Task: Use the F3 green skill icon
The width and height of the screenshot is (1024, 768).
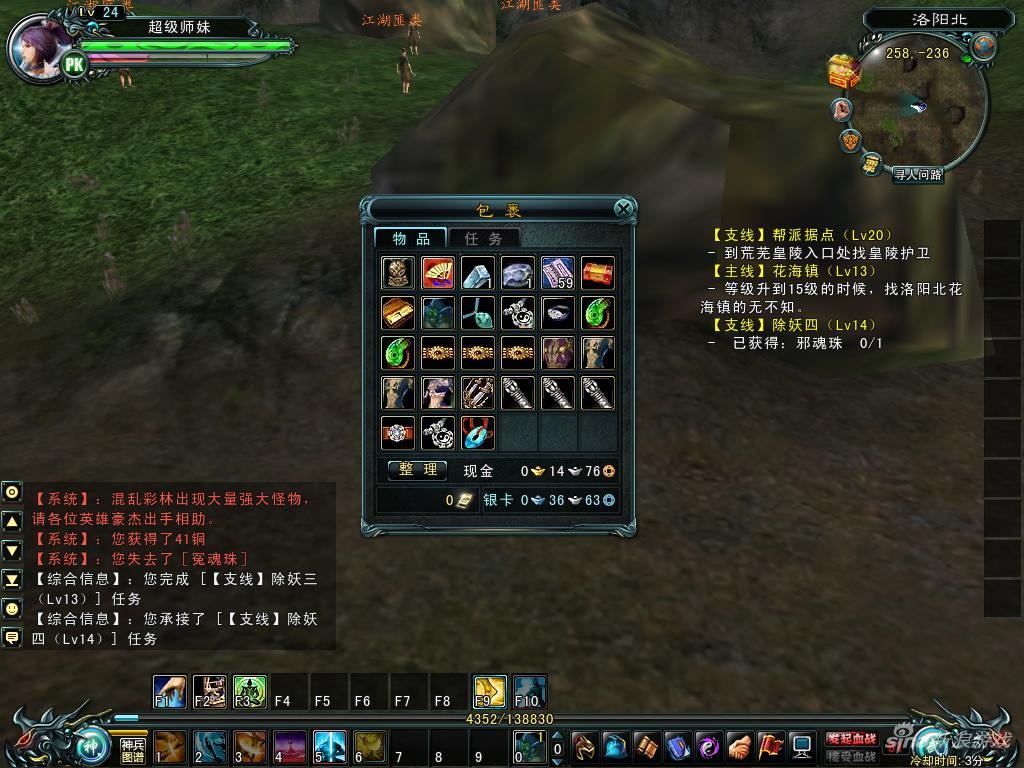Action: [249, 691]
